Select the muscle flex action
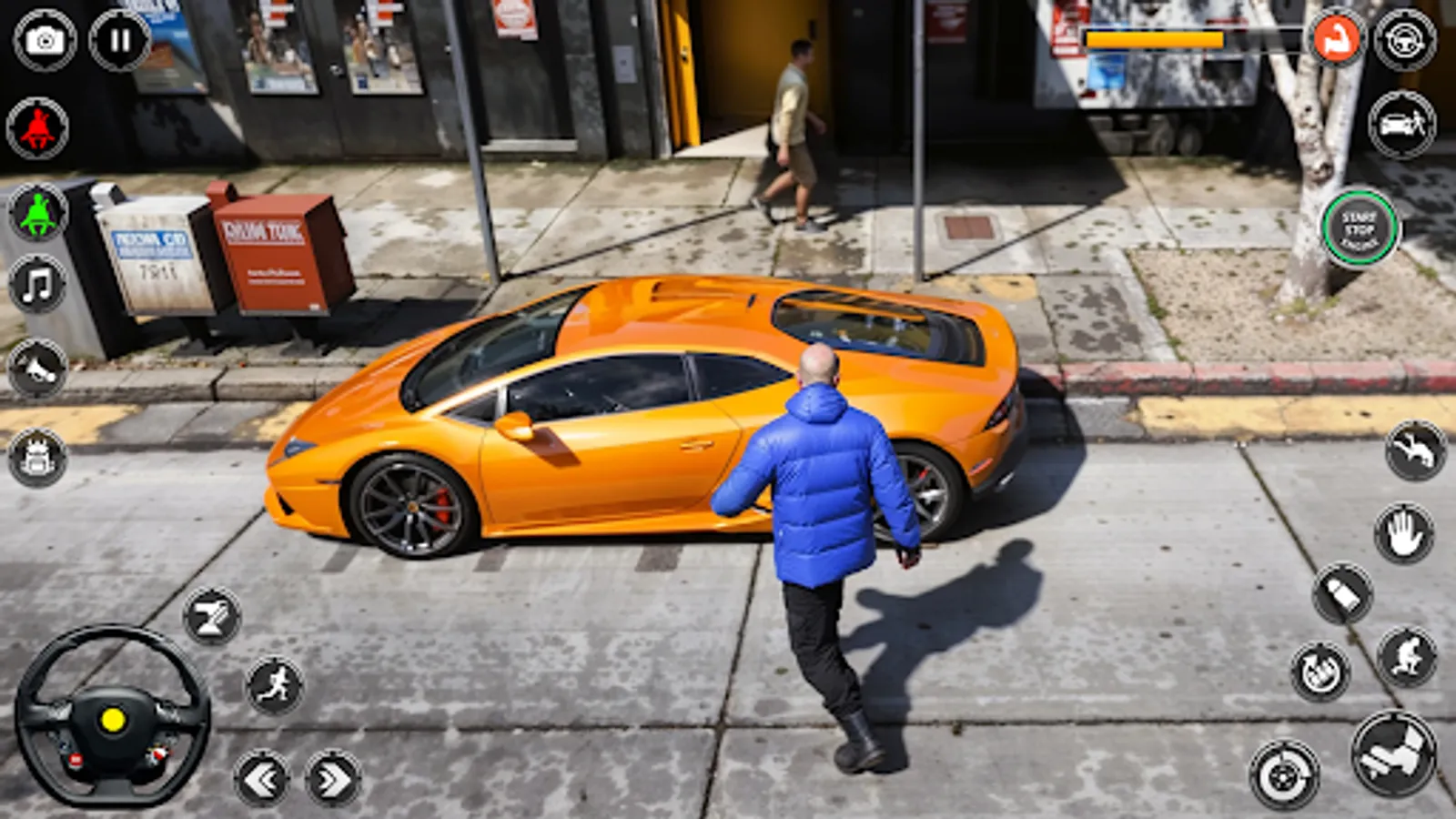 tap(1338, 41)
